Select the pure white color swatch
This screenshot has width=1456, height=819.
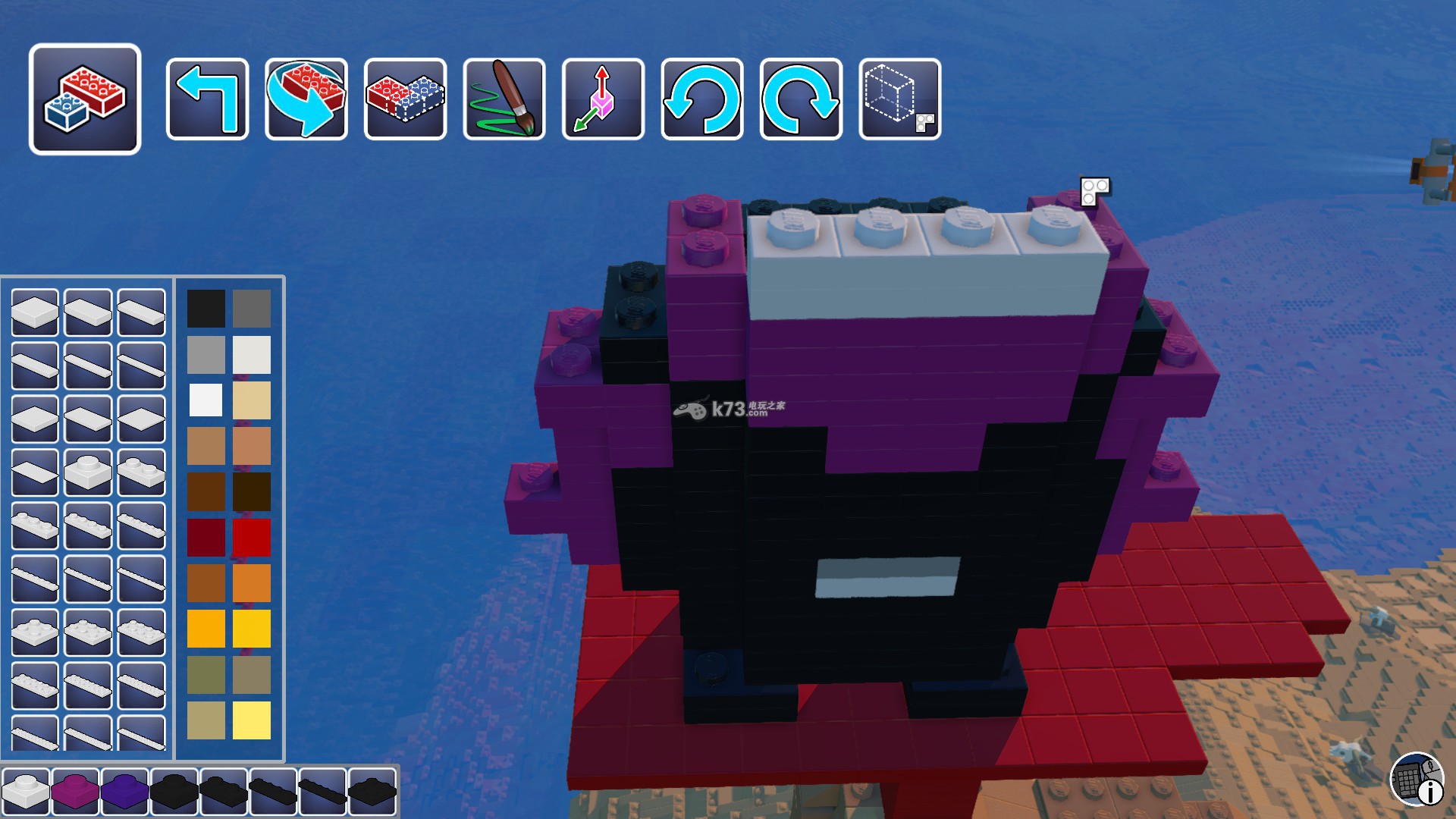coord(206,400)
